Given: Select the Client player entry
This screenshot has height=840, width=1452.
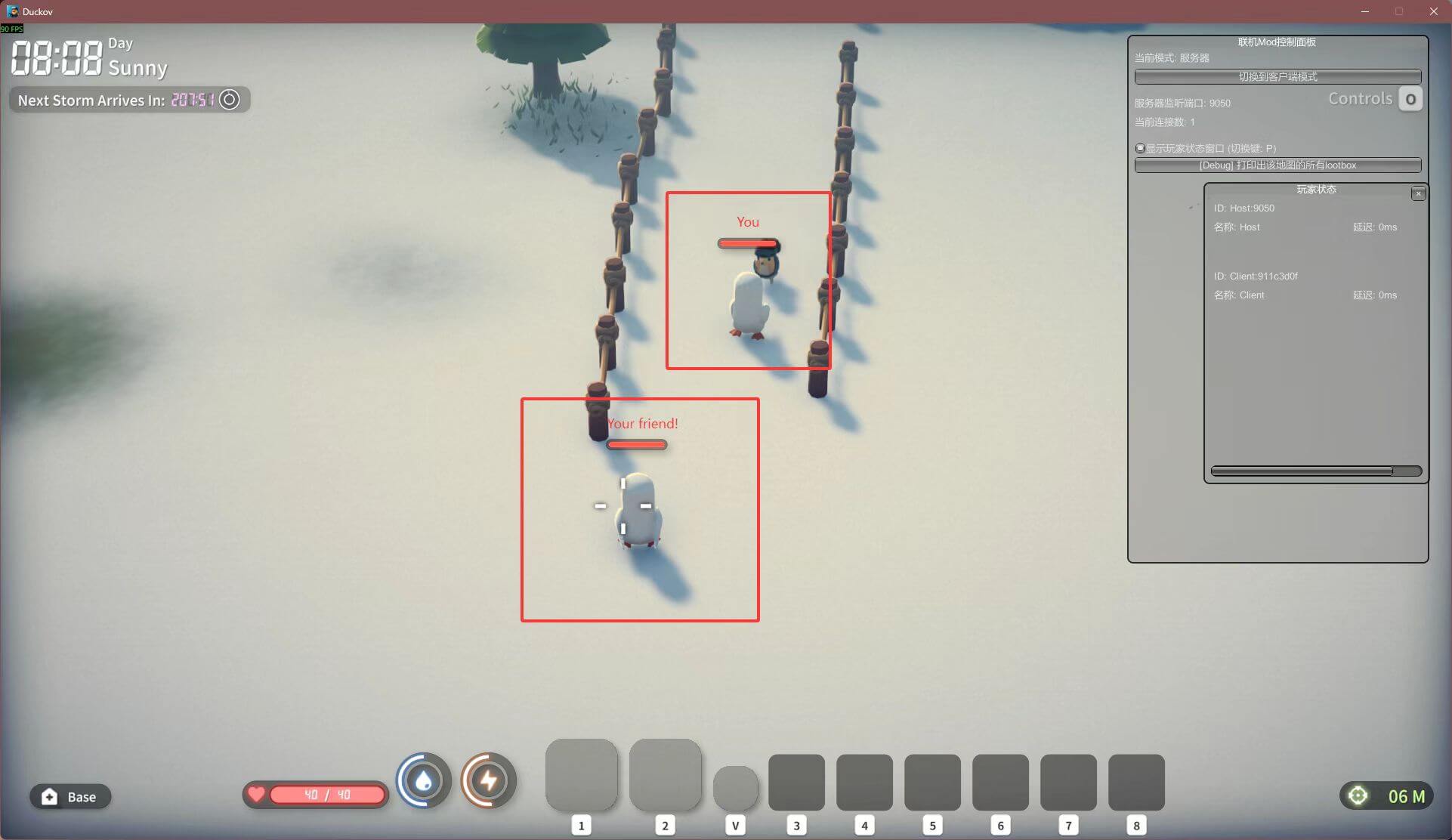Looking at the screenshot, I should click(1255, 286).
